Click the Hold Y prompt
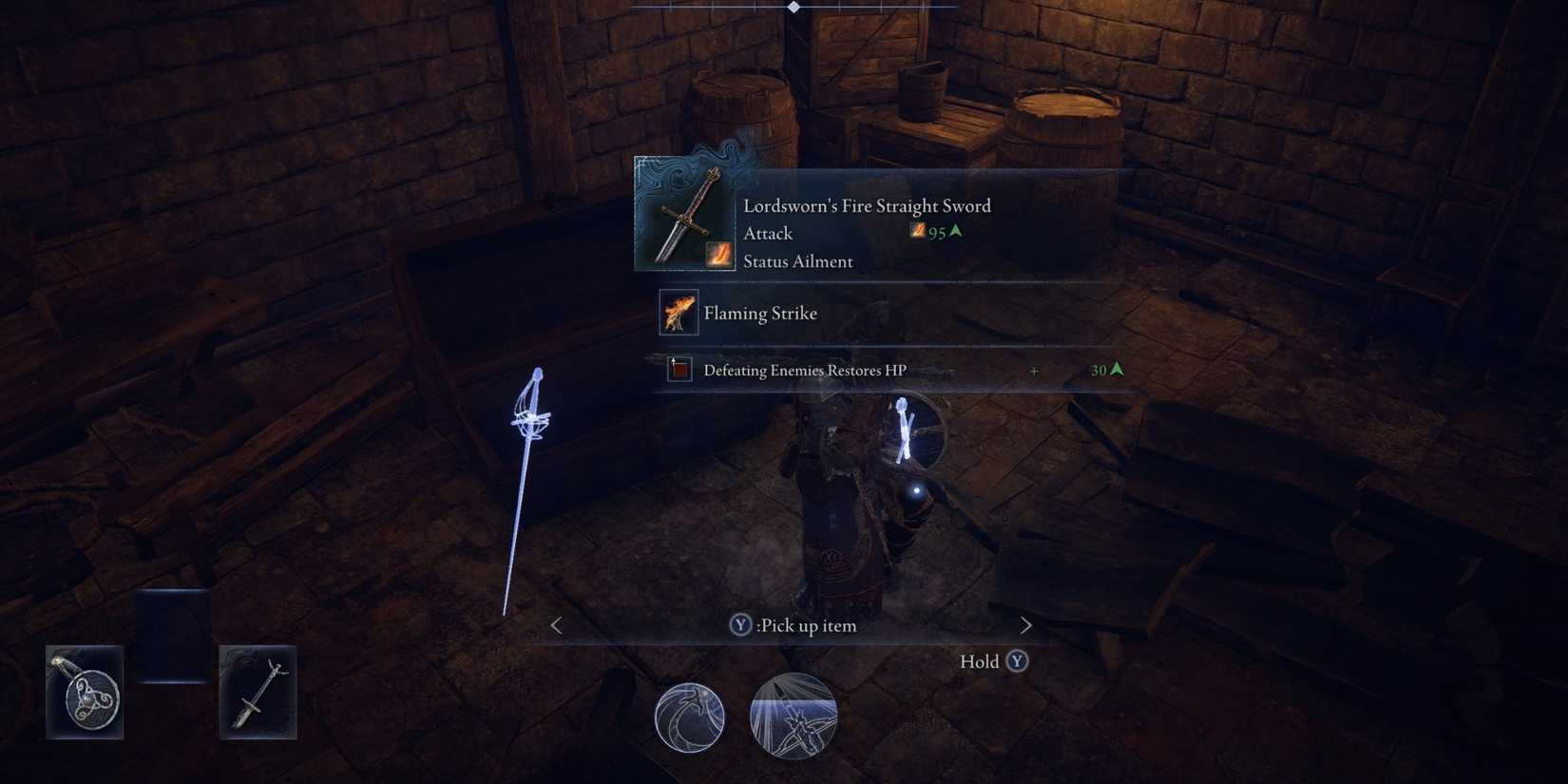 click(x=993, y=661)
